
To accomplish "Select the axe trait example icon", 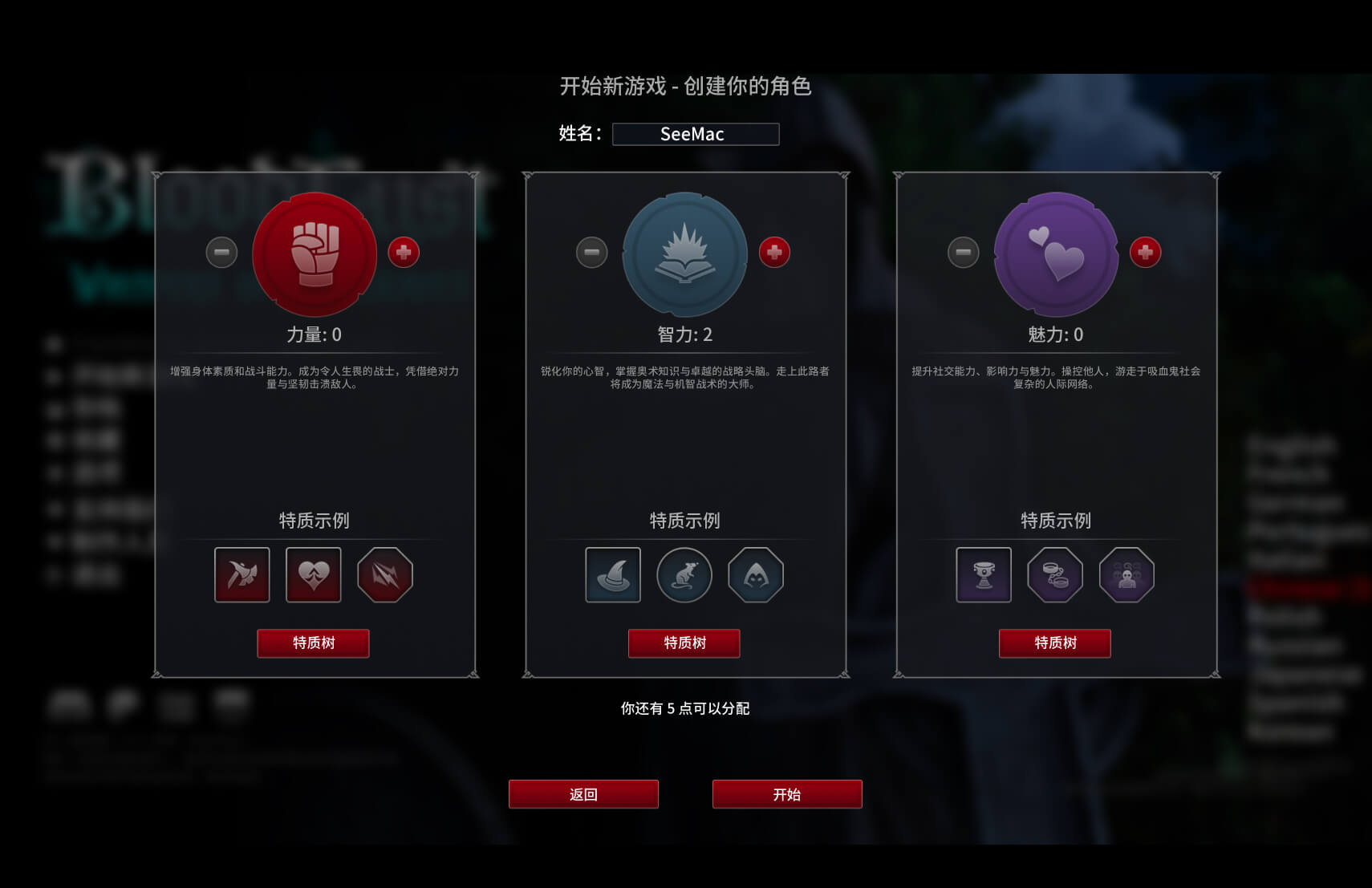I will (x=242, y=574).
